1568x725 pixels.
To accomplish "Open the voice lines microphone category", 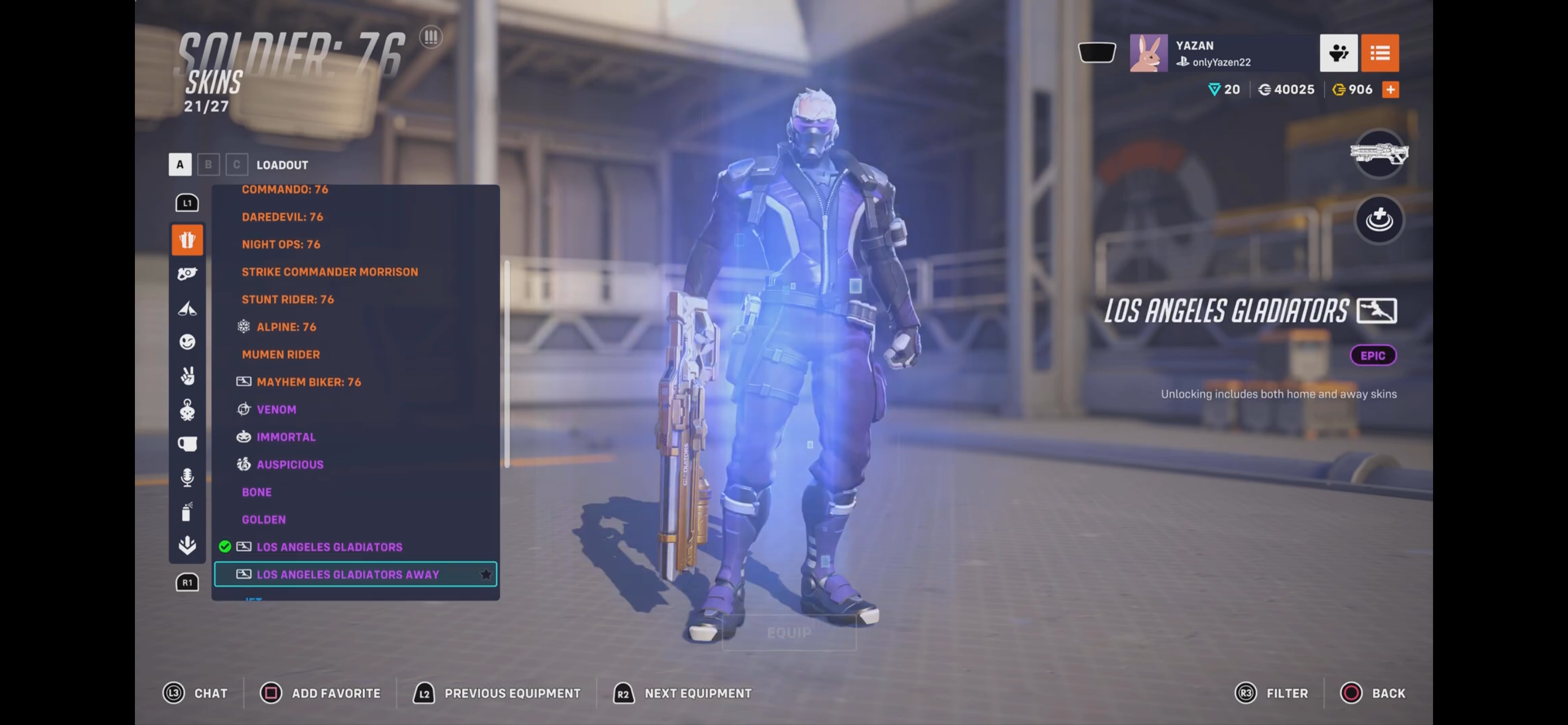I will (187, 477).
